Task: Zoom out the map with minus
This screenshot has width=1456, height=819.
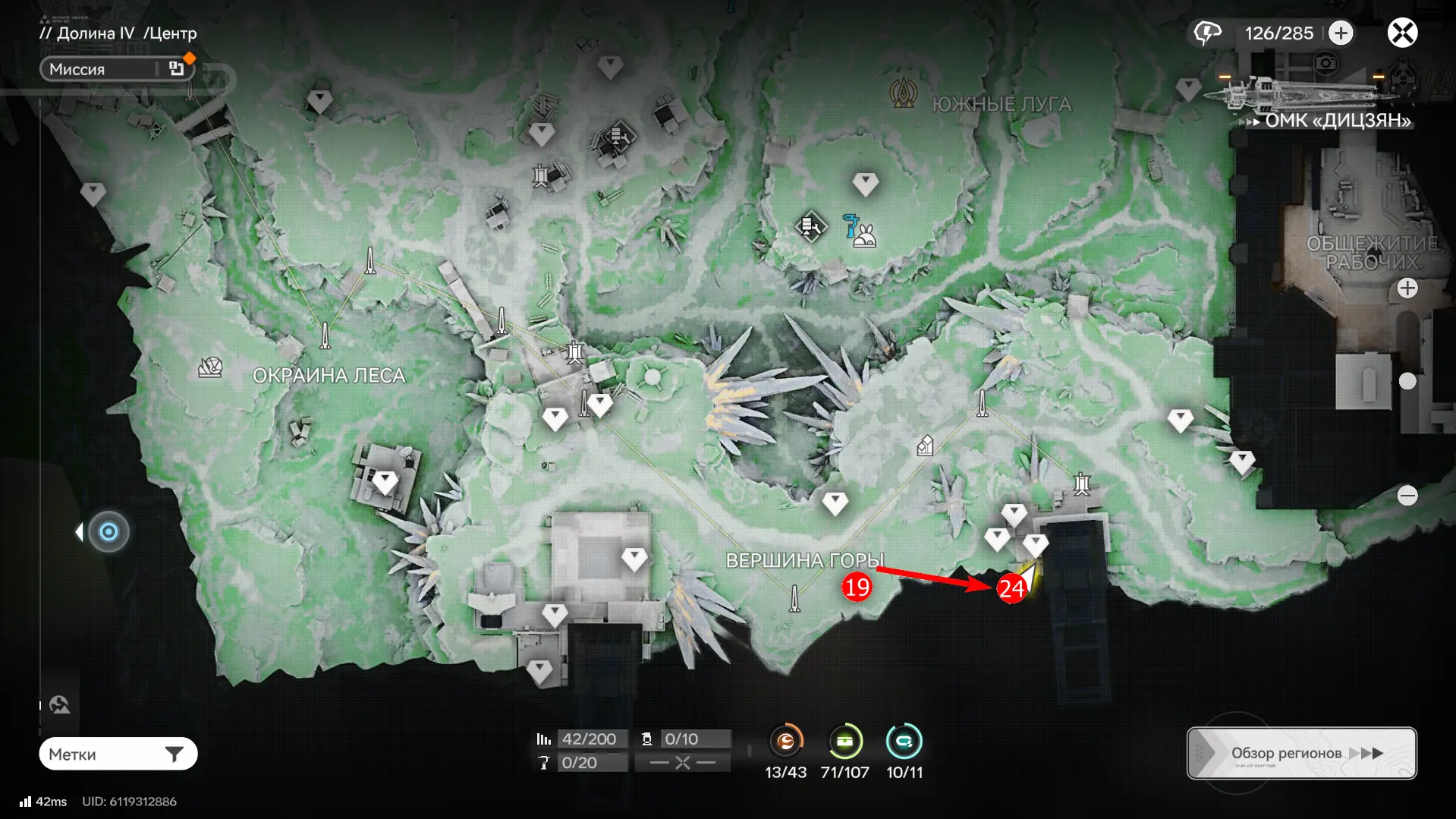Action: pos(1407,496)
